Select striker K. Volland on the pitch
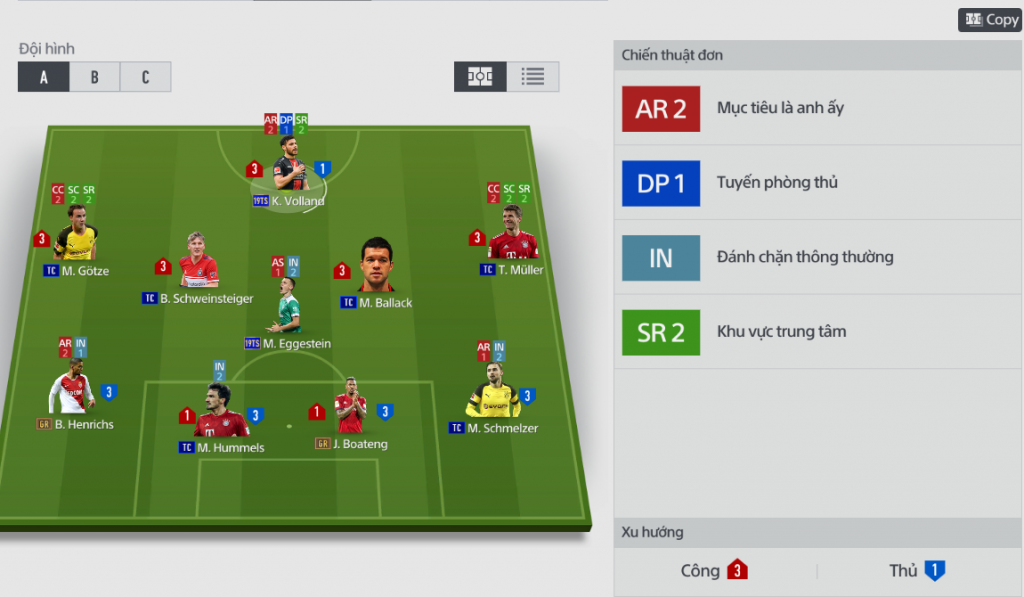Viewport: 1024px width, 597px height. pos(289,172)
